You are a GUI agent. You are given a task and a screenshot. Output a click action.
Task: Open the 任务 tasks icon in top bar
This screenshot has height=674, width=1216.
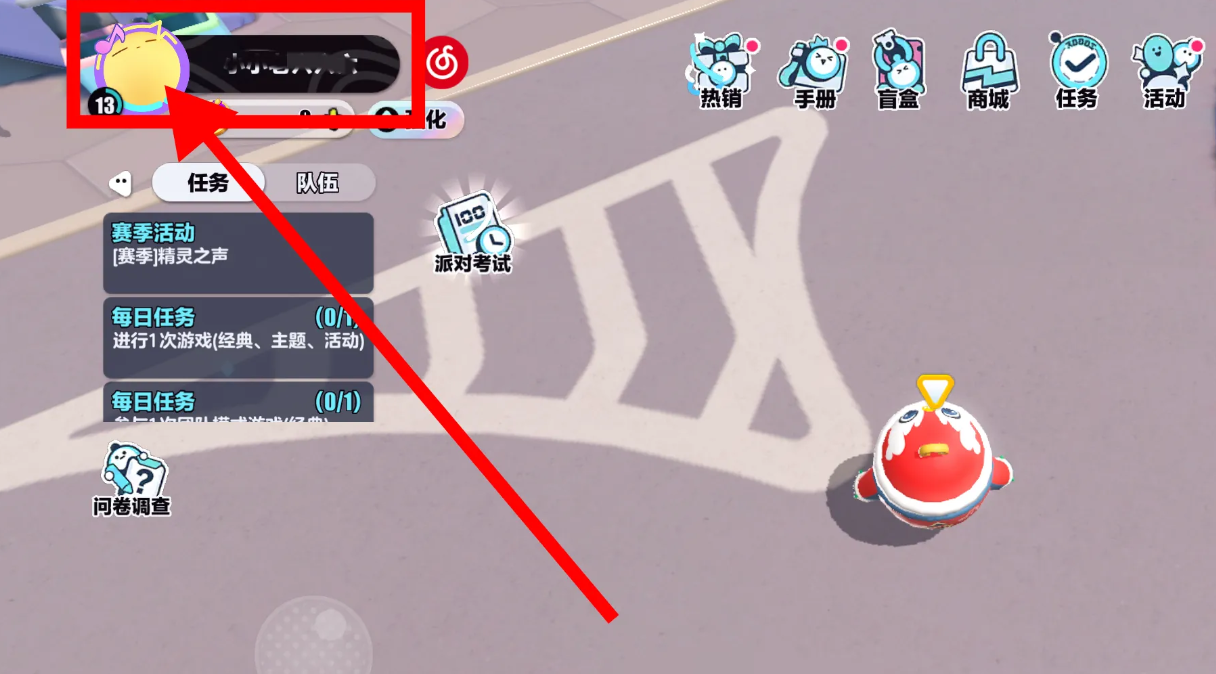pyautogui.click(x=1076, y=70)
